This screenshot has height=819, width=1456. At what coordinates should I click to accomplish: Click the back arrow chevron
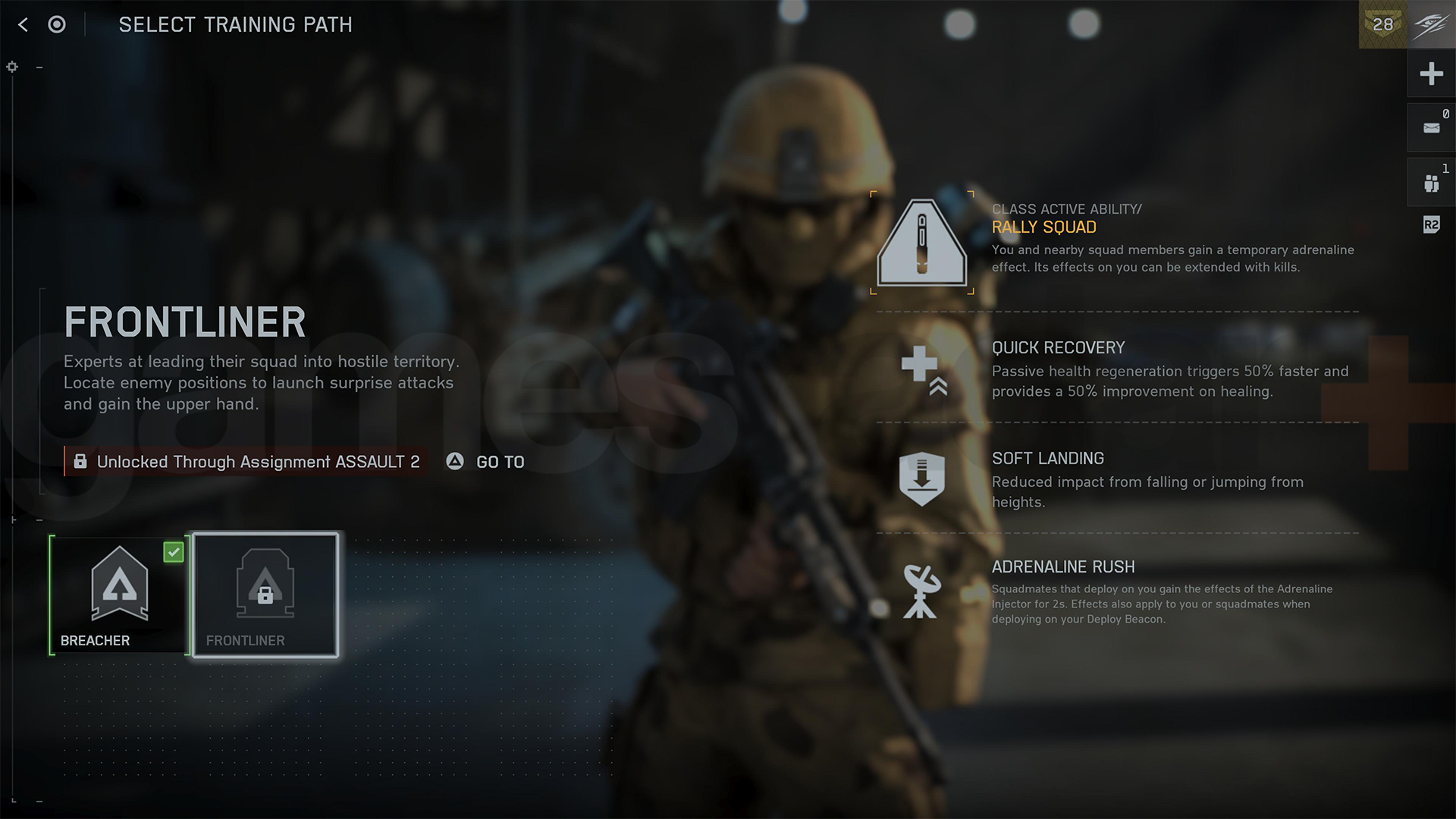[23, 24]
